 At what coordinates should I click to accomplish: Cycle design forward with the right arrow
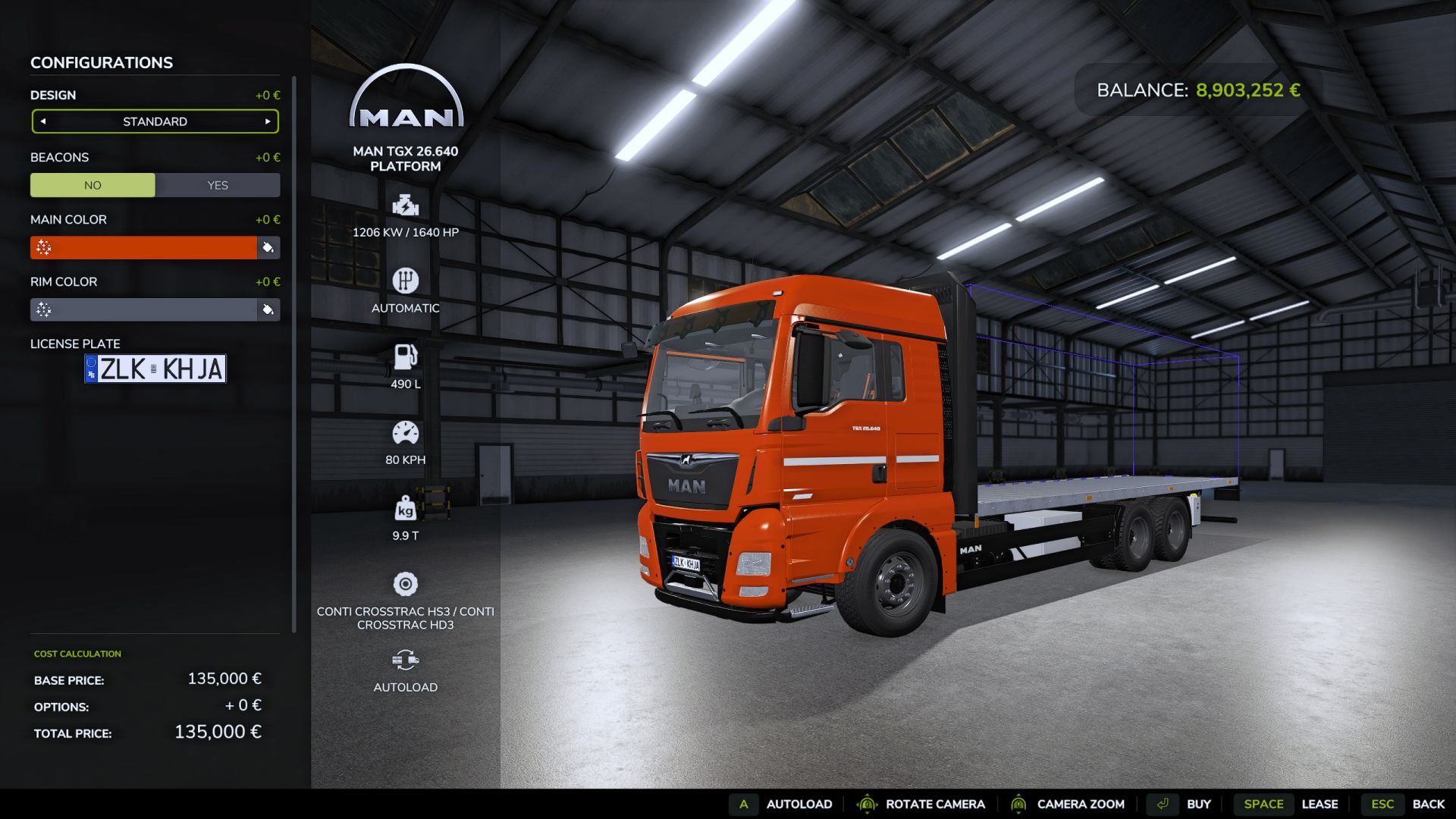(x=267, y=121)
